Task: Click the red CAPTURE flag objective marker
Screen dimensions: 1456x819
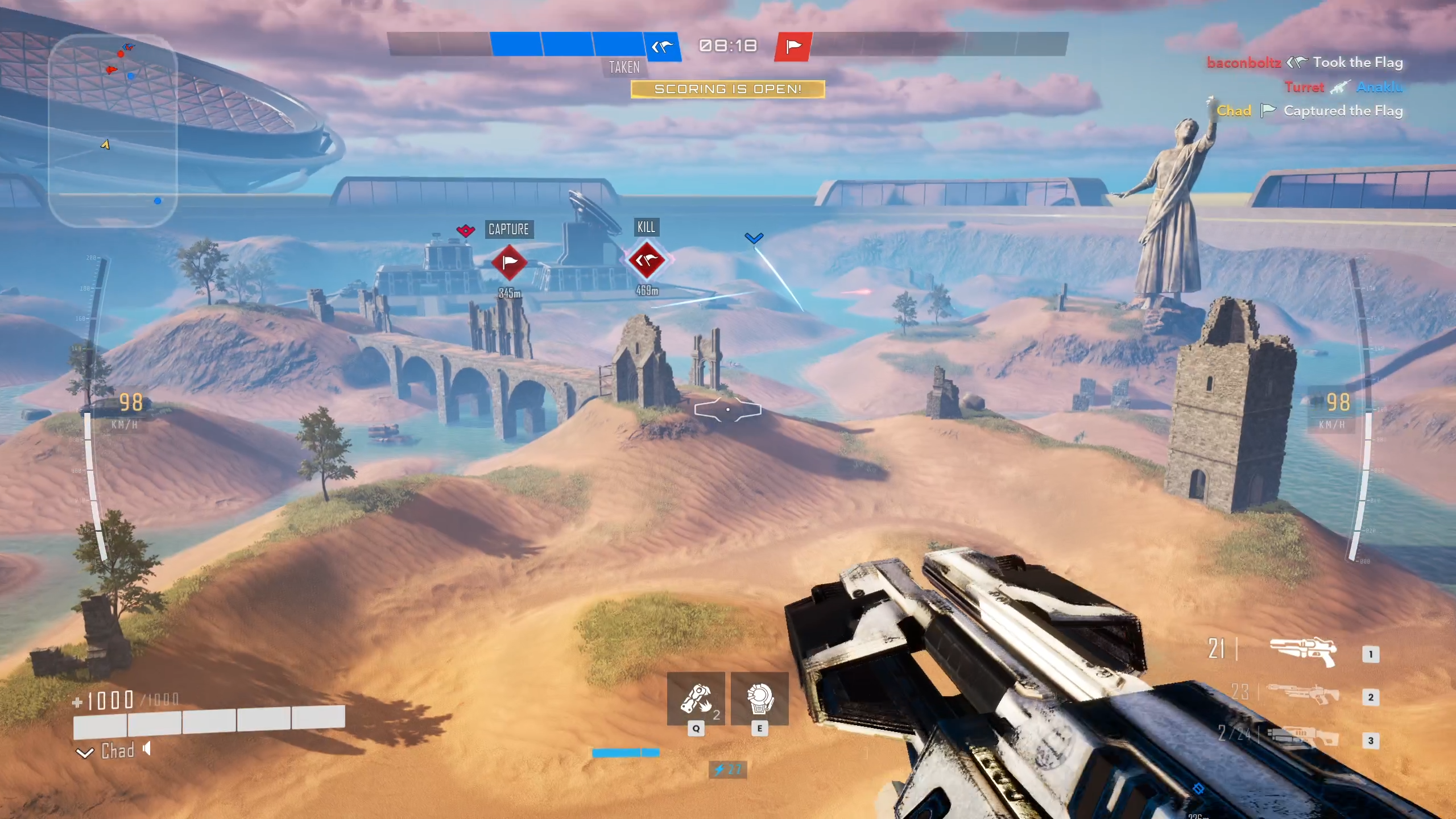Action: [x=509, y=262]
